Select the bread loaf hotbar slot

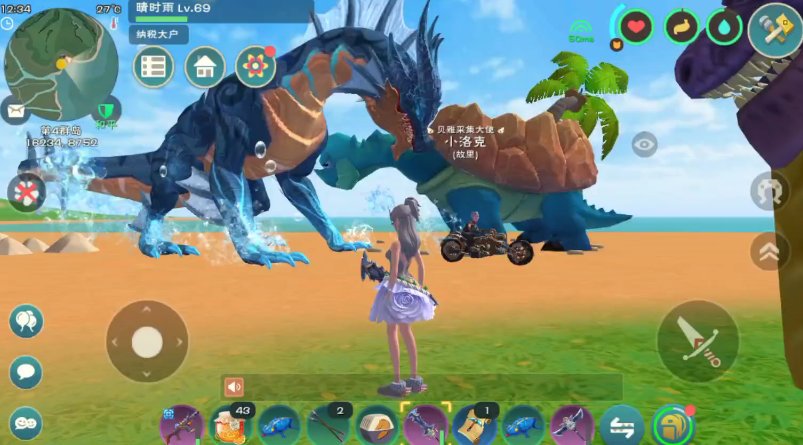point(377,425)
